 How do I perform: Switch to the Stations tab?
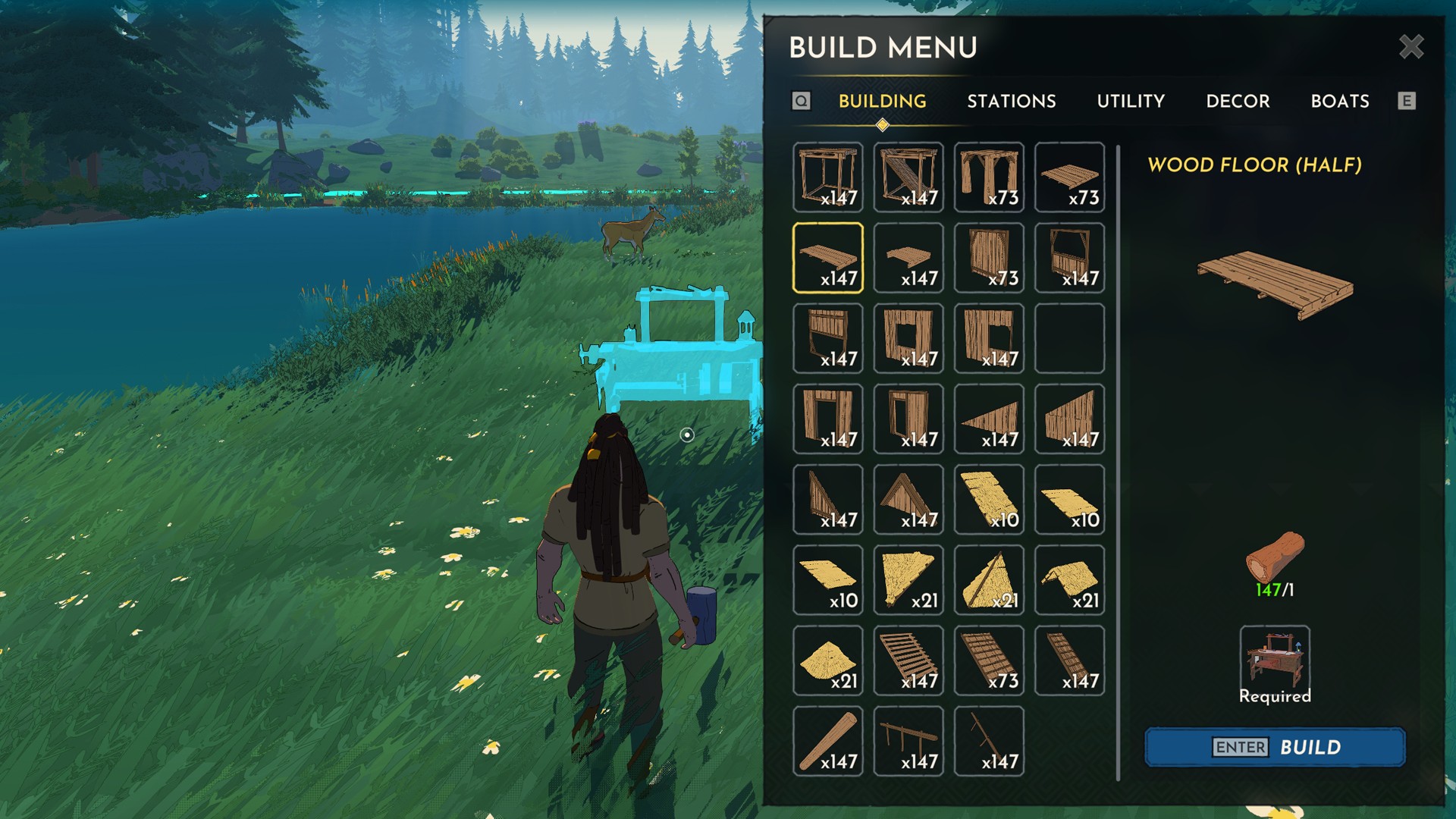(1011, 101)
